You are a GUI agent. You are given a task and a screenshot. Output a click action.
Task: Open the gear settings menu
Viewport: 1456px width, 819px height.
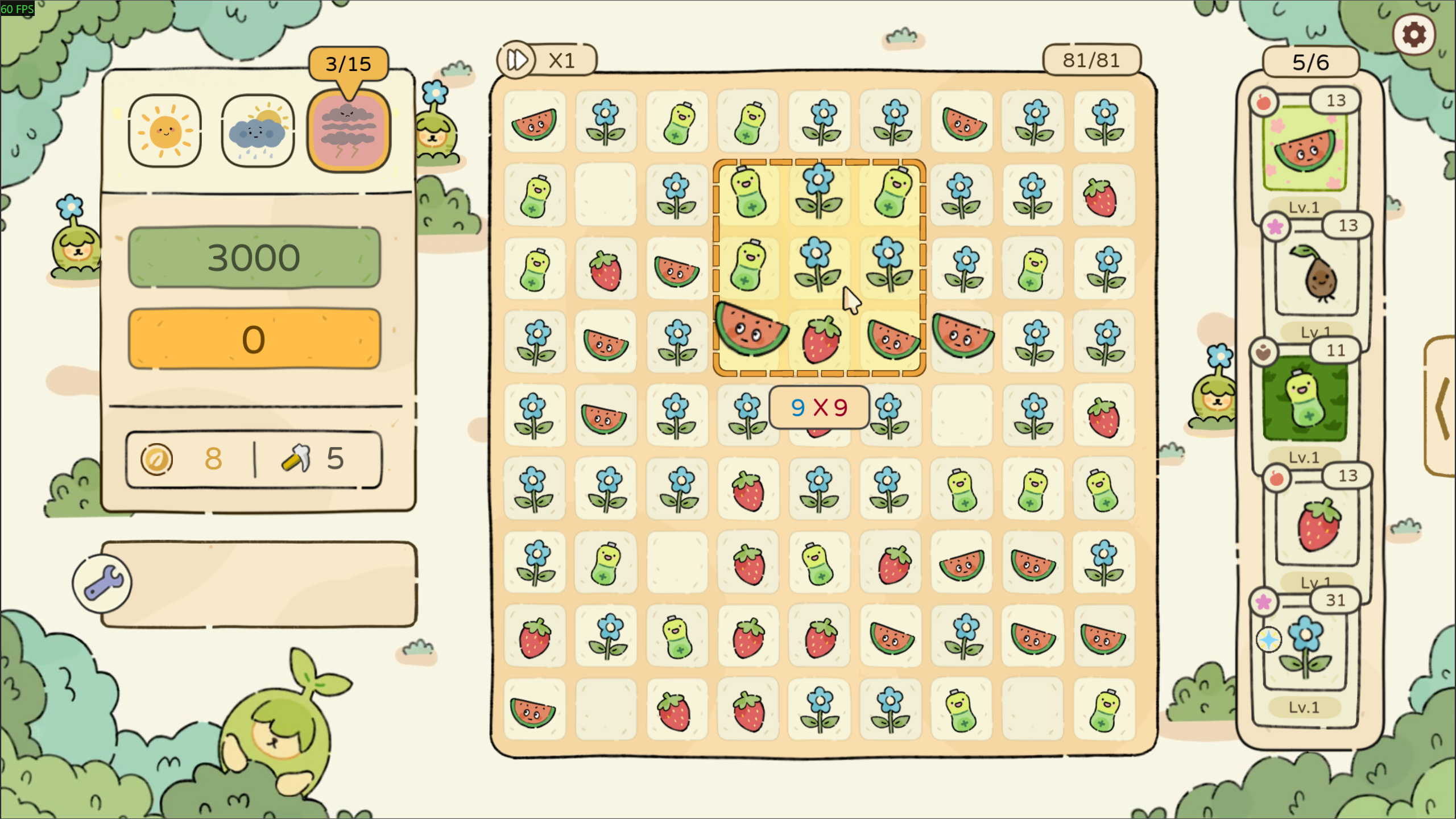click(1413, 35)
